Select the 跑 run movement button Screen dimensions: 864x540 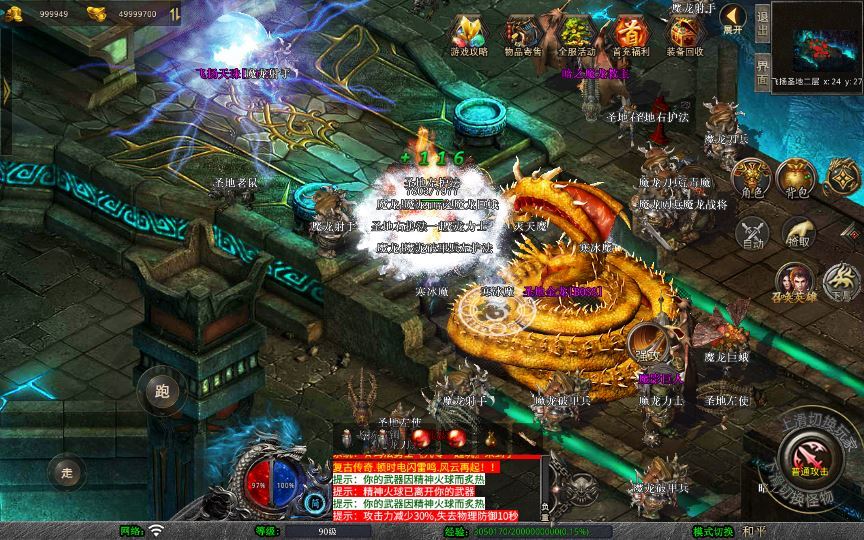(x=162, y=391)
